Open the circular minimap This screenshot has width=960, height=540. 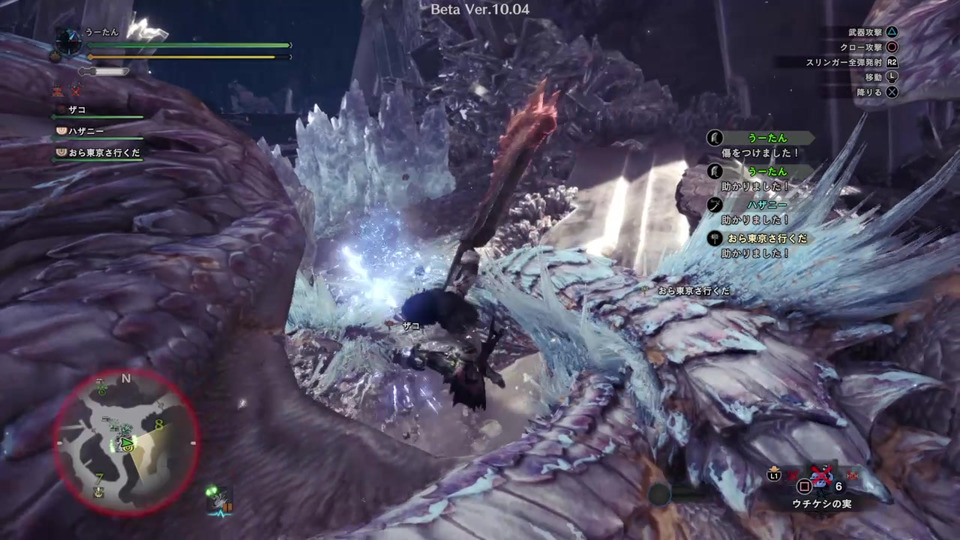click(x=126, y=441)
